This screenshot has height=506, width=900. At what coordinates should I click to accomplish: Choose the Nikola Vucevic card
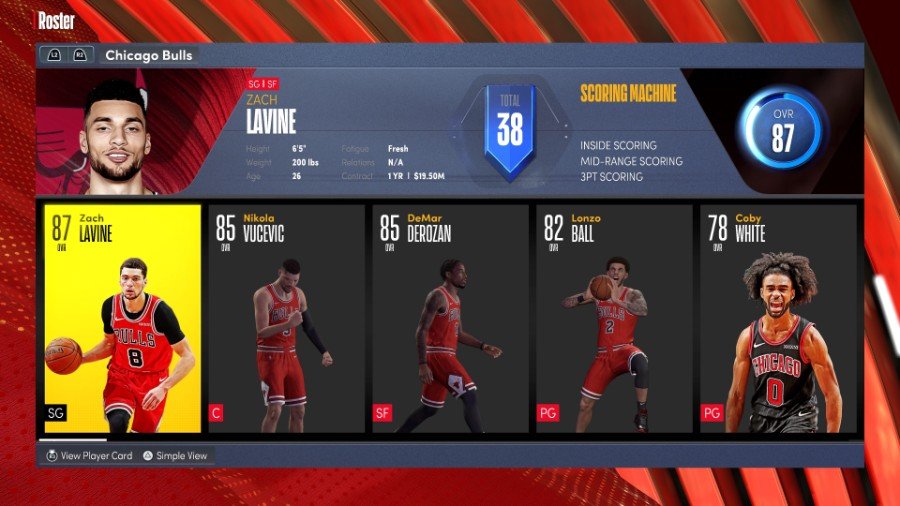[x=285, y=318]
